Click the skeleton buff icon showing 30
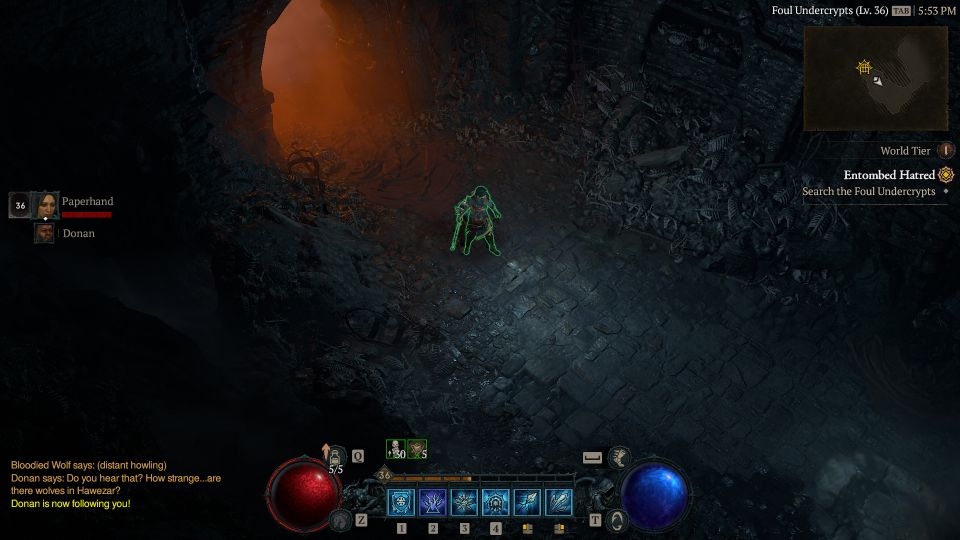This screenshot has width=960, height=540. click(396, 450)
